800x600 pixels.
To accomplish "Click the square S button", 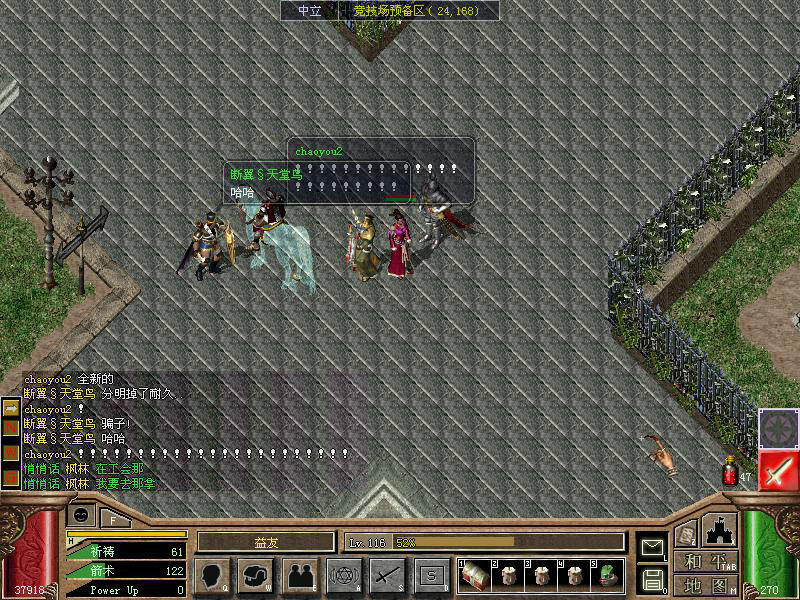I will (x=431, y=574).
